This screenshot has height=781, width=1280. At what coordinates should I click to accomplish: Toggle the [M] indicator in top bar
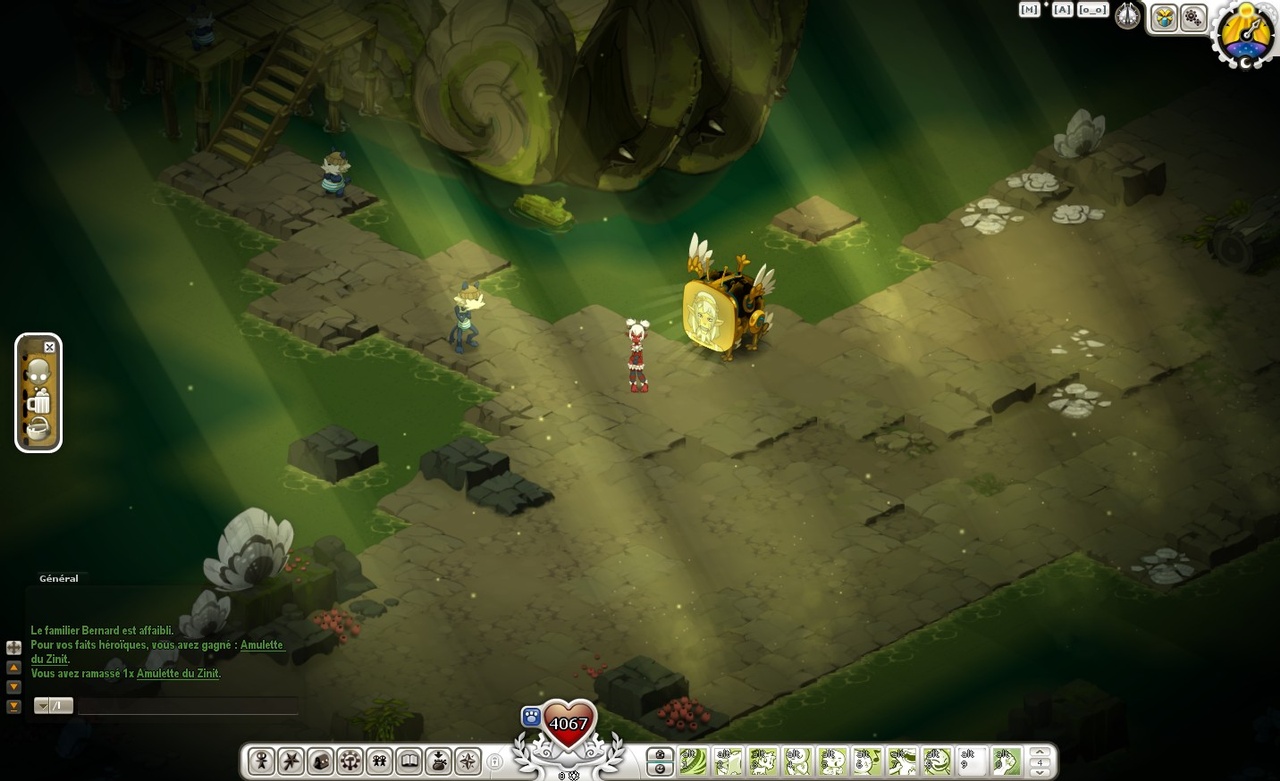click(x=1029, y=9)
